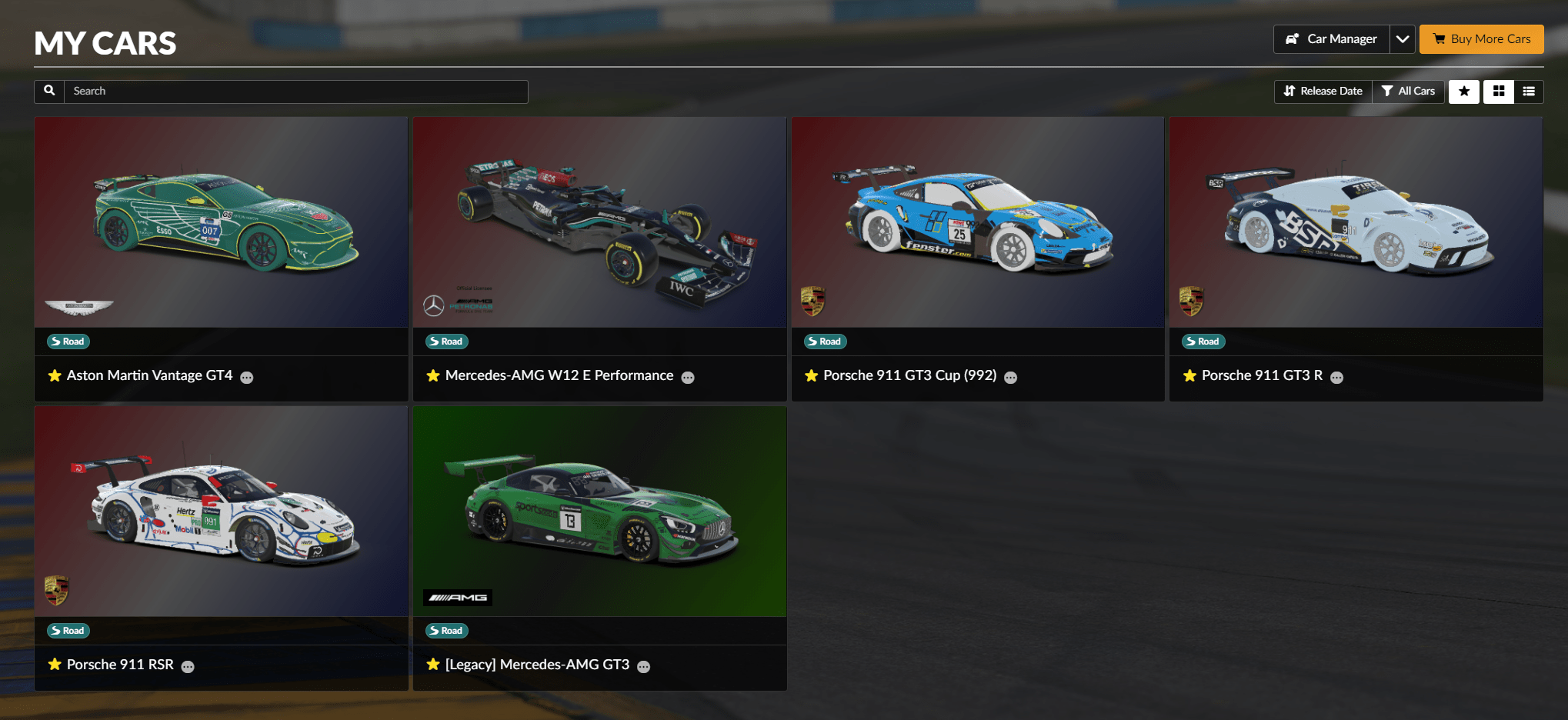Open the Release Date sorting options

(1323, 91)
